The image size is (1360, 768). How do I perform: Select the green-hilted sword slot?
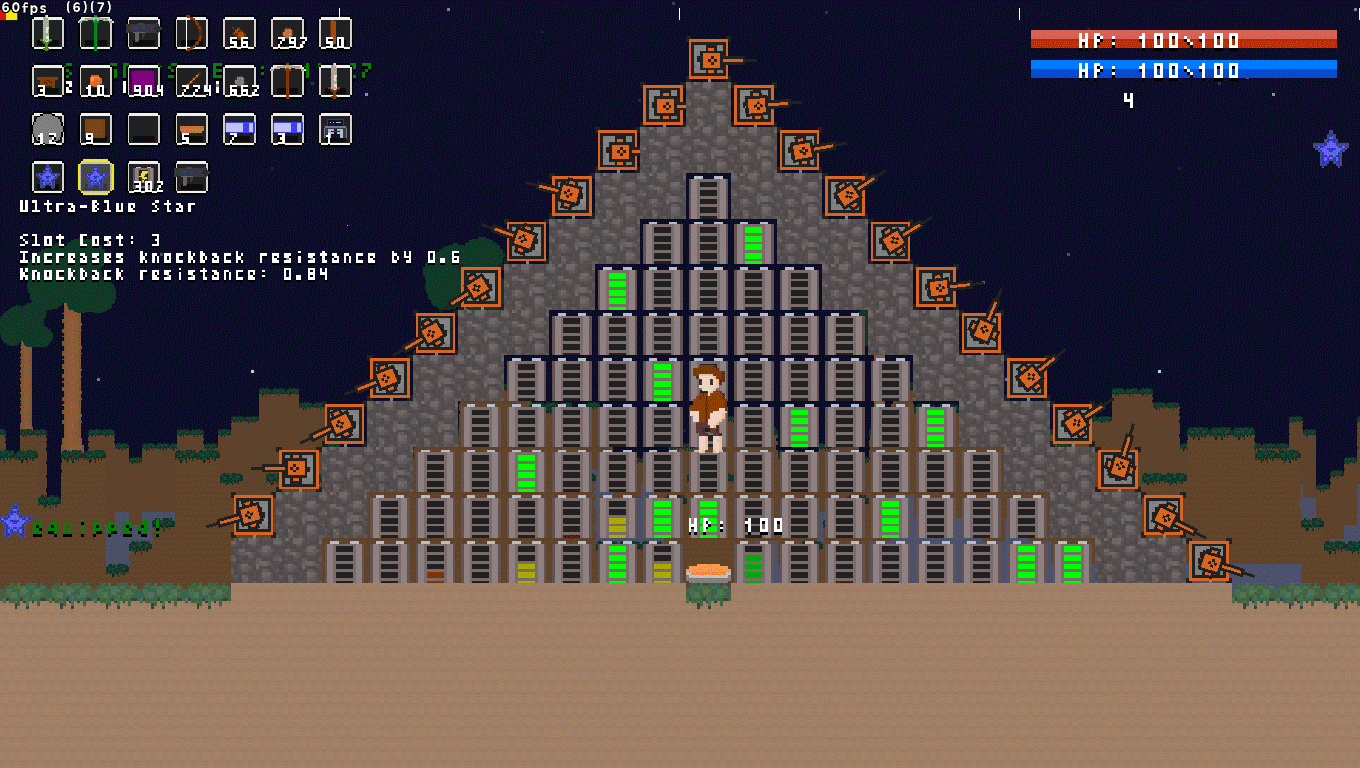(48, 33)
